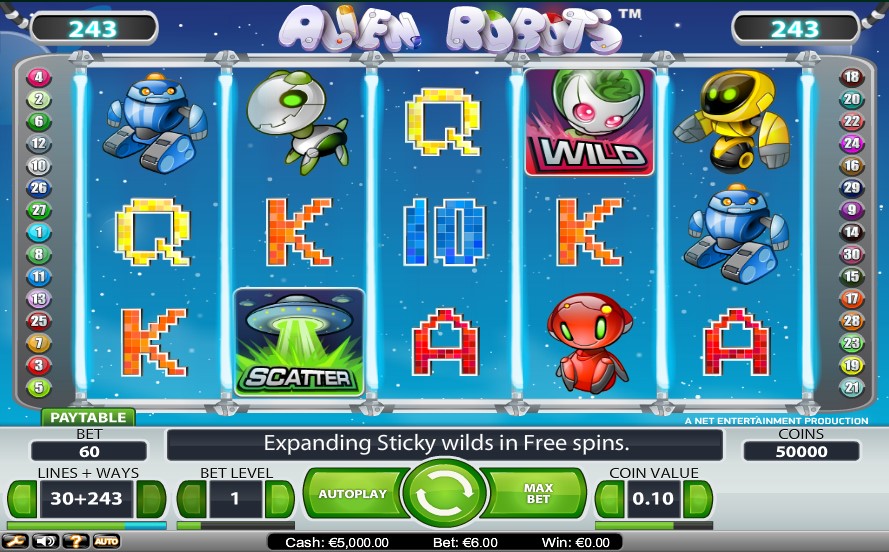Image resolution: width=889 pixels, height=552 pixels.
Task: Increase the Lines + Ways setting
Action: point(151,498)
